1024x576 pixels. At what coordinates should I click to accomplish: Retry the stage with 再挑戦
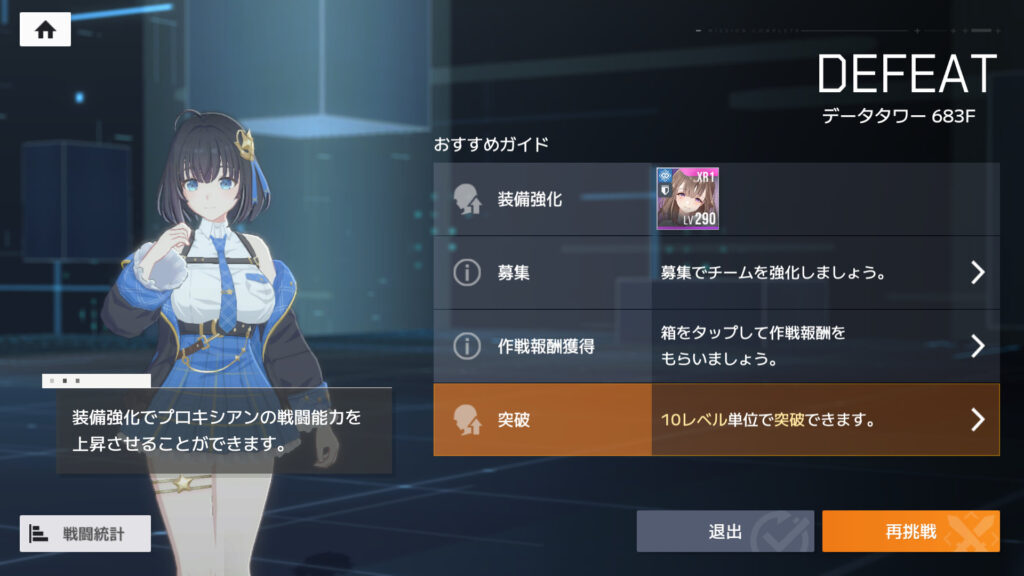910,531
